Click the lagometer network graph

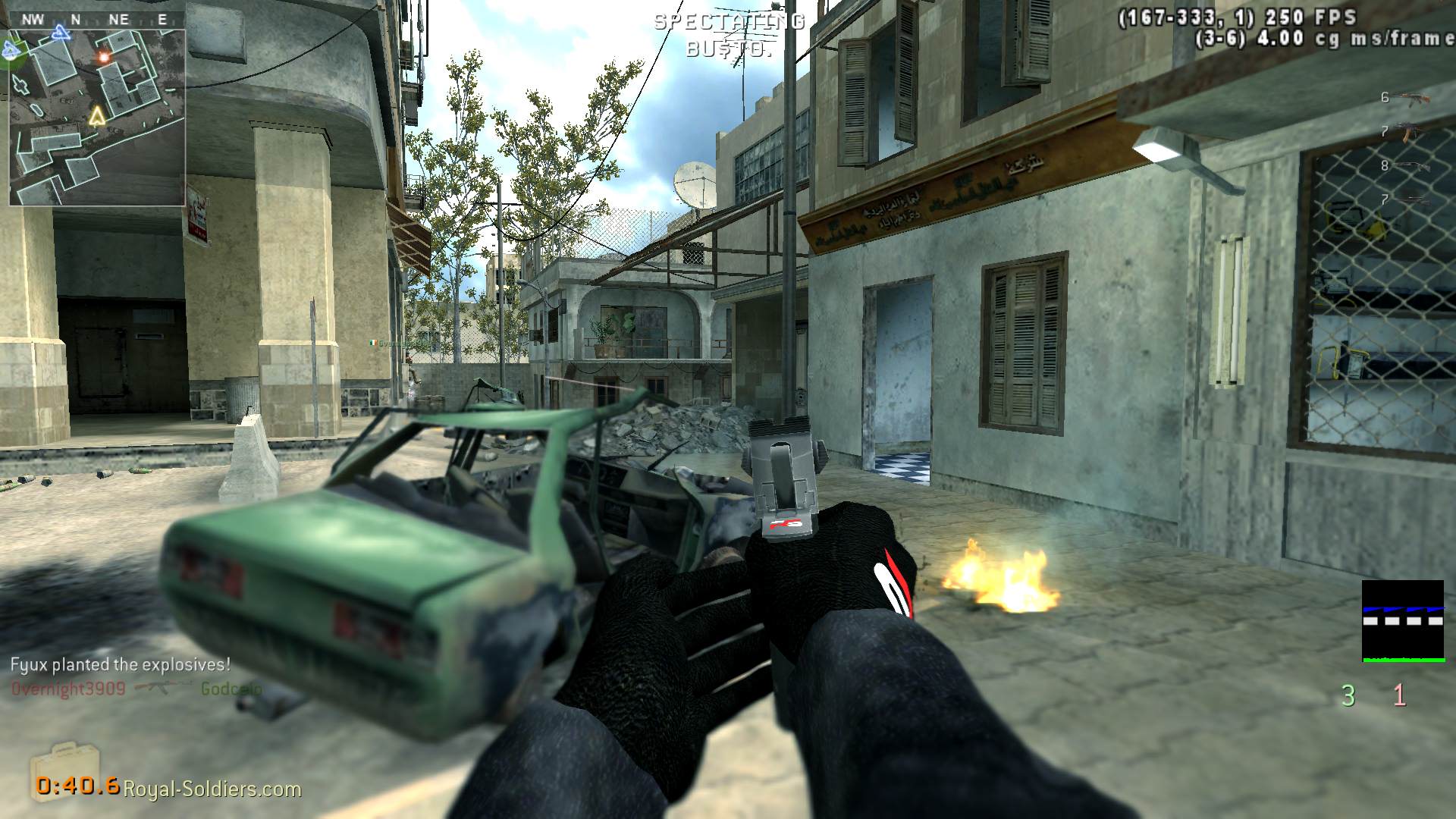click(1402, 621)
